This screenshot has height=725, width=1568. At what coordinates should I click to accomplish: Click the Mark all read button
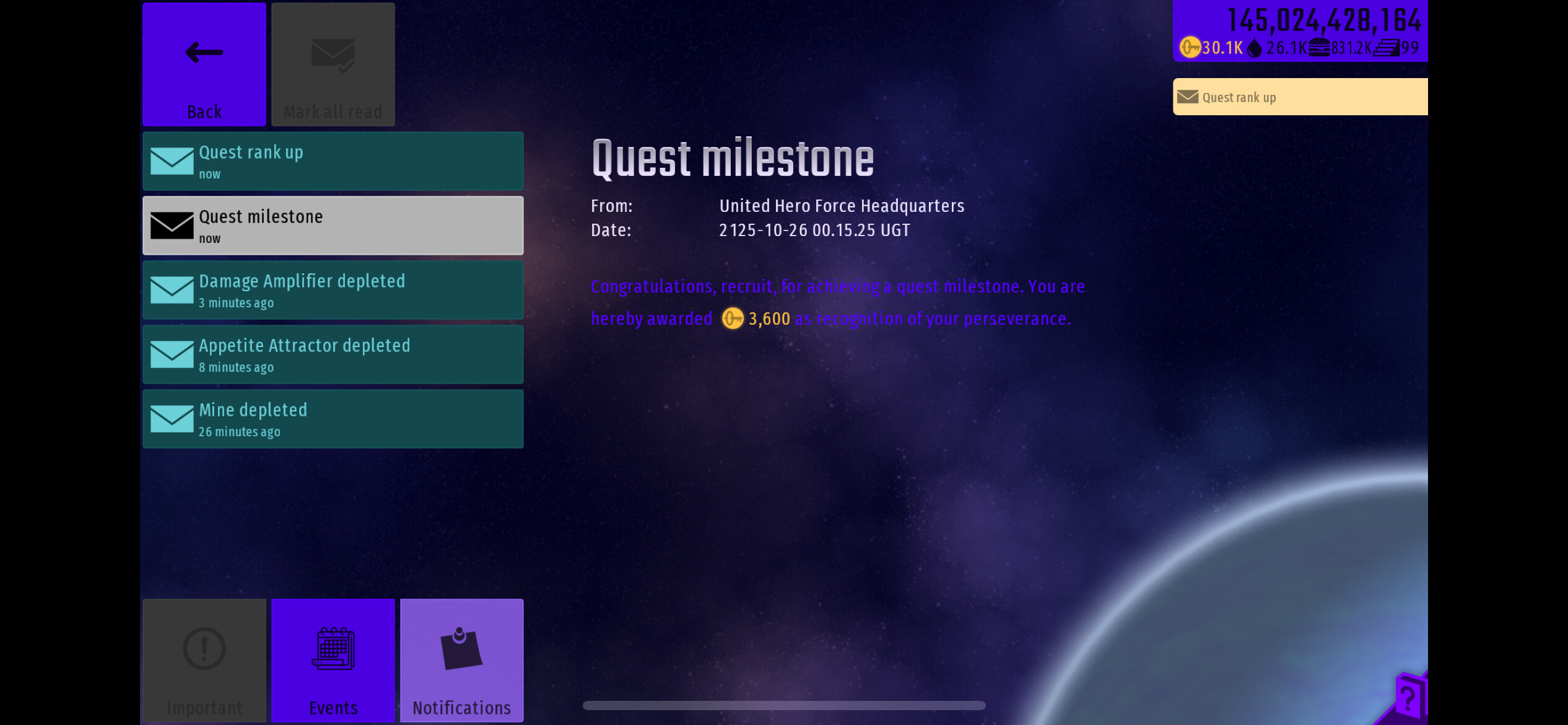[333, 64]
